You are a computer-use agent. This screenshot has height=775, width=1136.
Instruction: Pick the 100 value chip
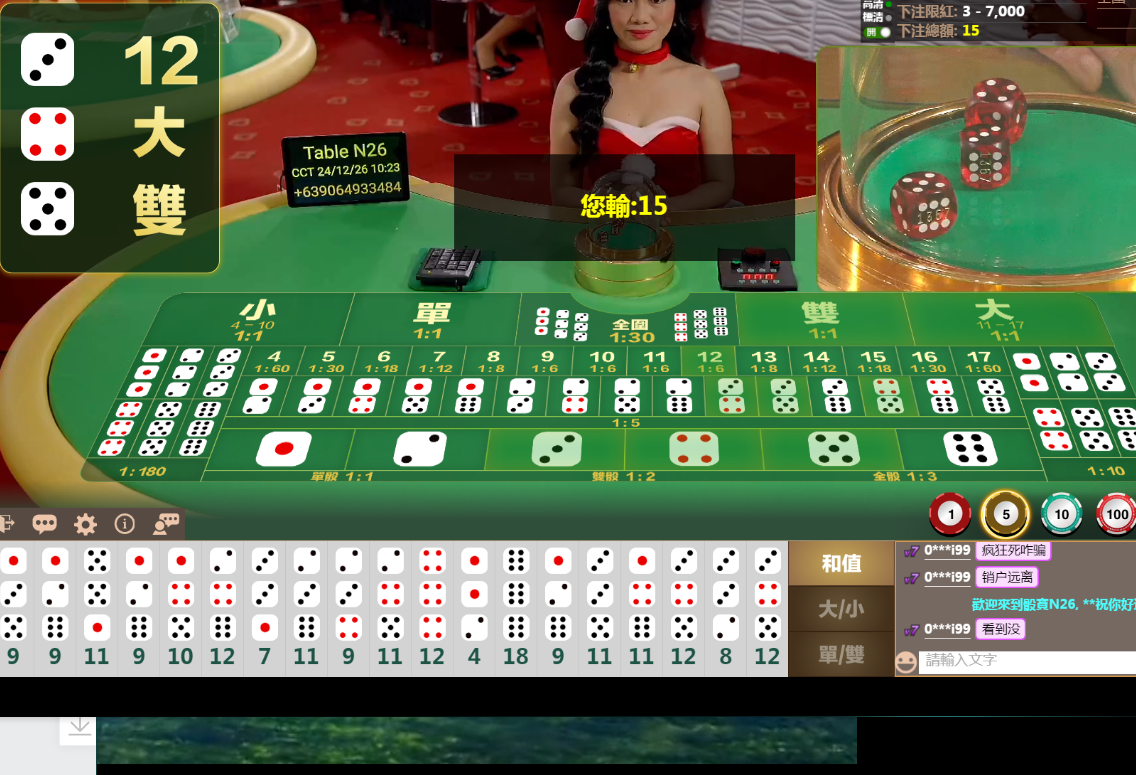click(x=1116, y=515)
